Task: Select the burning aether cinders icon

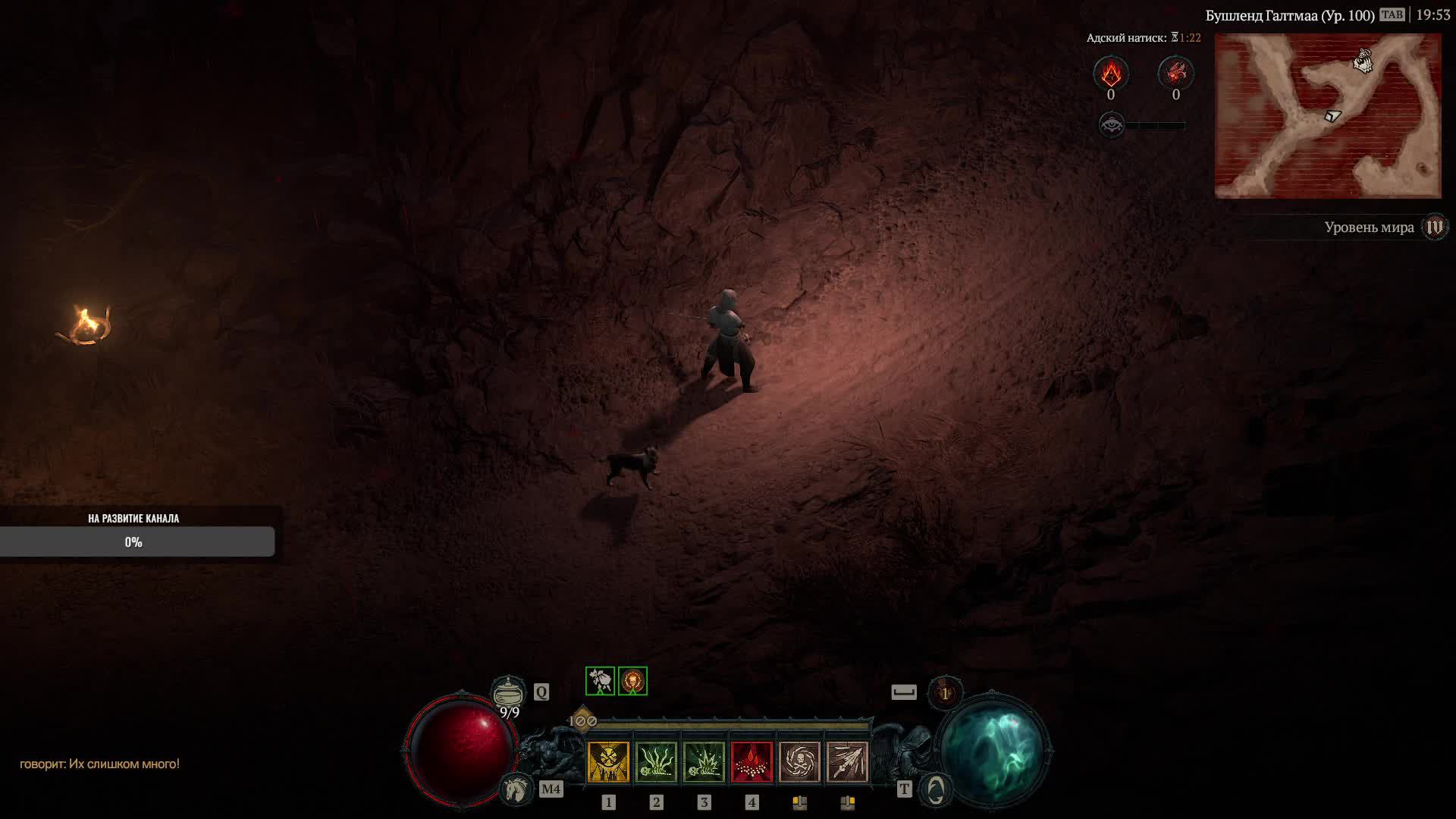Action: pyautogui.click(x=1111, y=74)
